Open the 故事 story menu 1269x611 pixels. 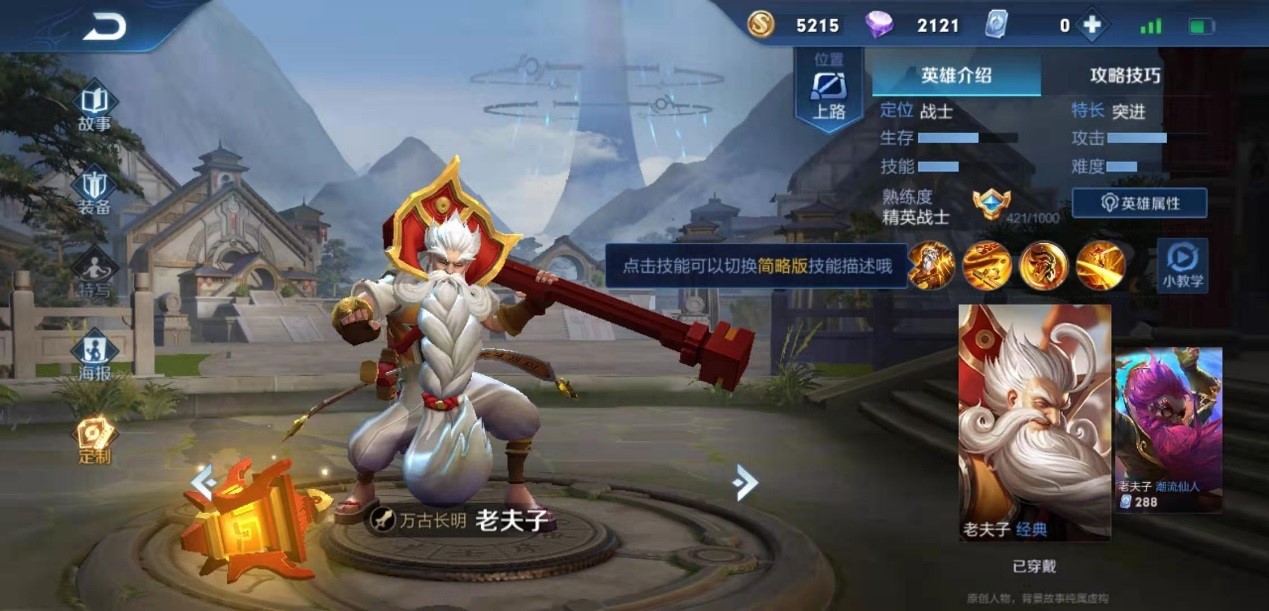[x=95, y=108]
